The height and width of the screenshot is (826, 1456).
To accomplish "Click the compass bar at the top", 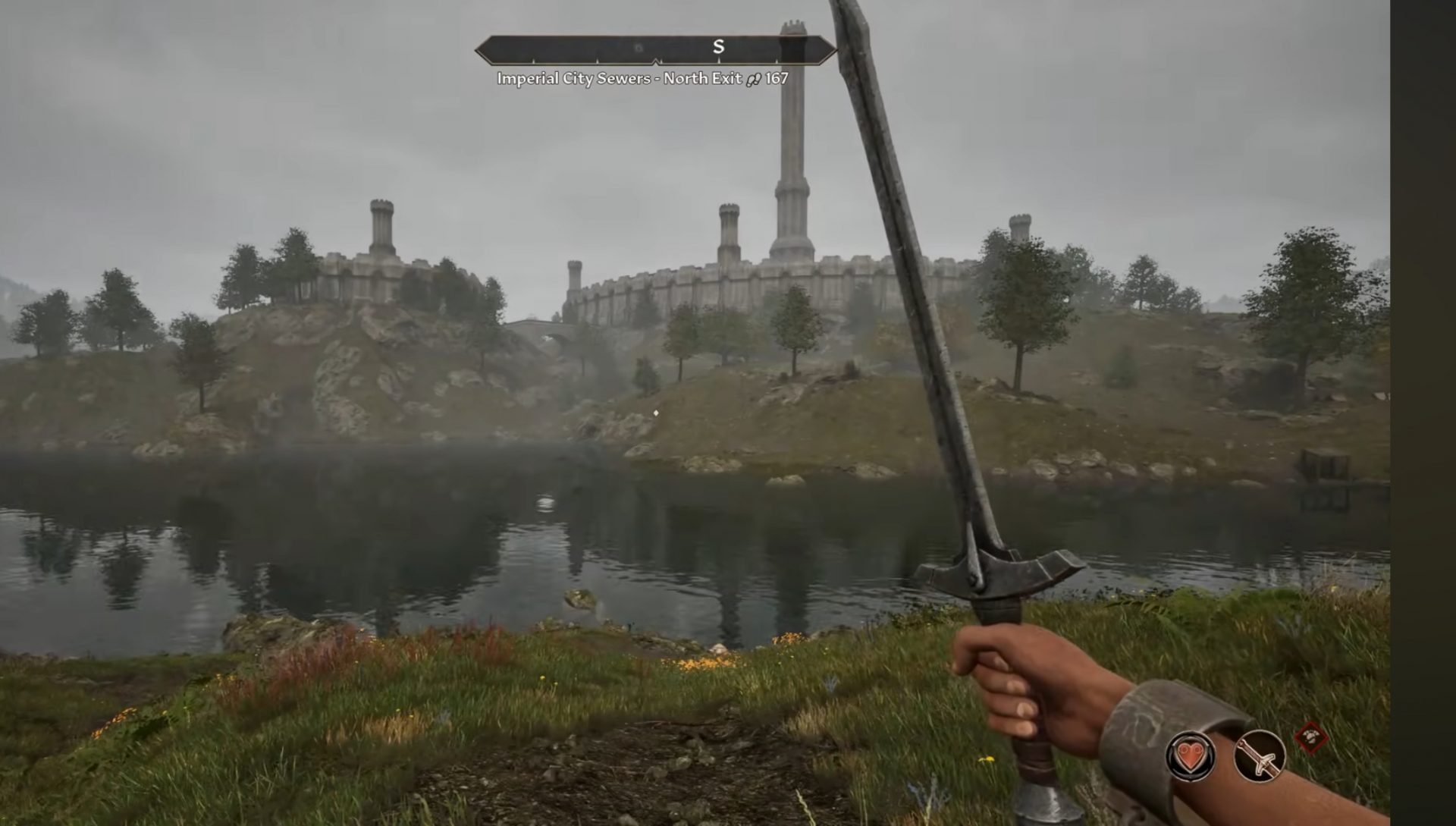I will pyautogui.click(x=655, y=49).
